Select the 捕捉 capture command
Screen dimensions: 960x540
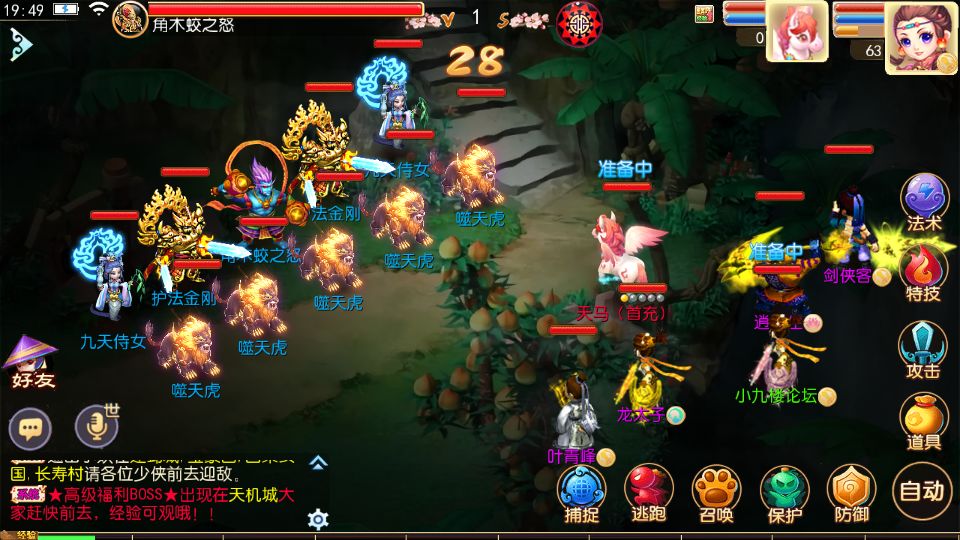coord(582,493)
